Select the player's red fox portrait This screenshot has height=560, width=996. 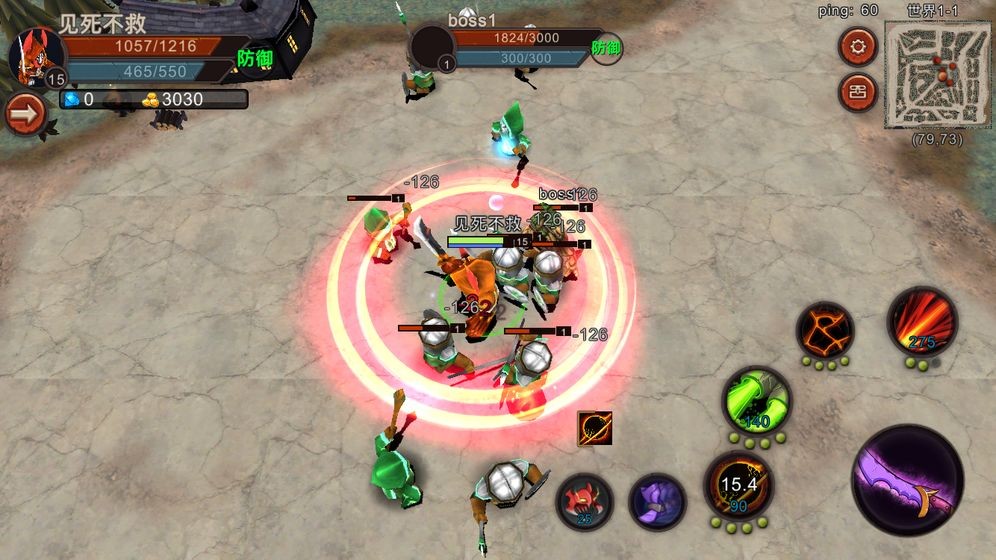(36, 55)
